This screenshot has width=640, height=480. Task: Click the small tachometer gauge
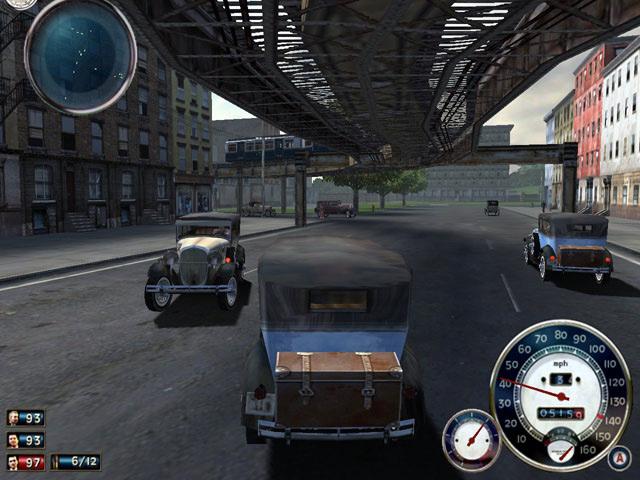click(x=471, y=440)
